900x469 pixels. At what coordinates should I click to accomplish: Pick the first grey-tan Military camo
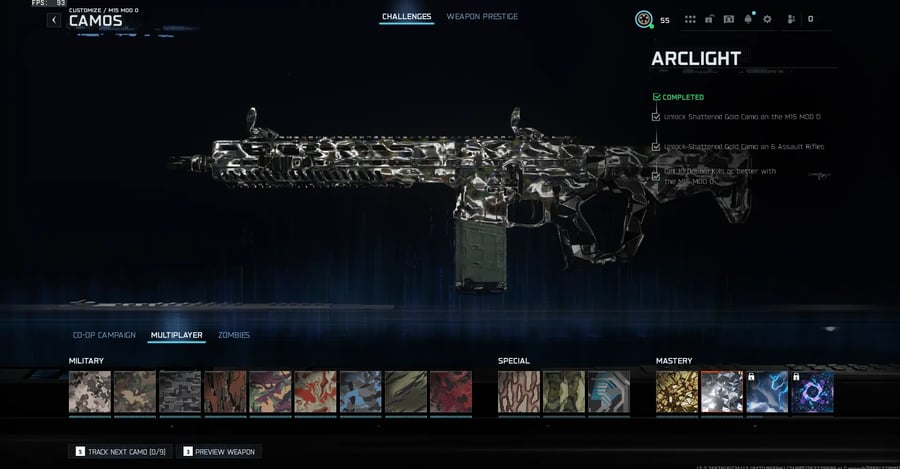tap(90, 392)
